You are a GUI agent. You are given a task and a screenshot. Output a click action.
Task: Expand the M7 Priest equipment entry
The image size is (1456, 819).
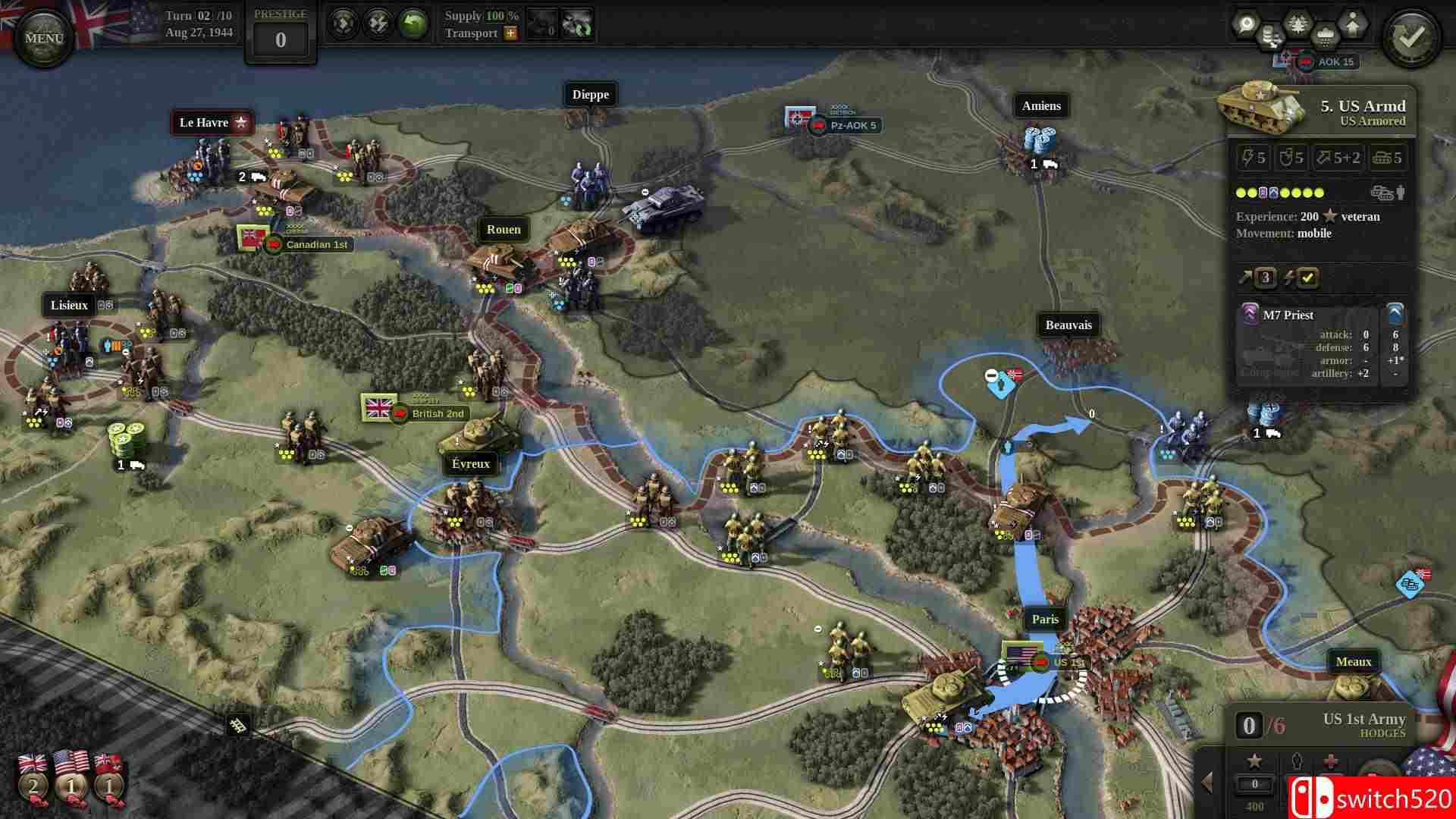pos(1395,314)
